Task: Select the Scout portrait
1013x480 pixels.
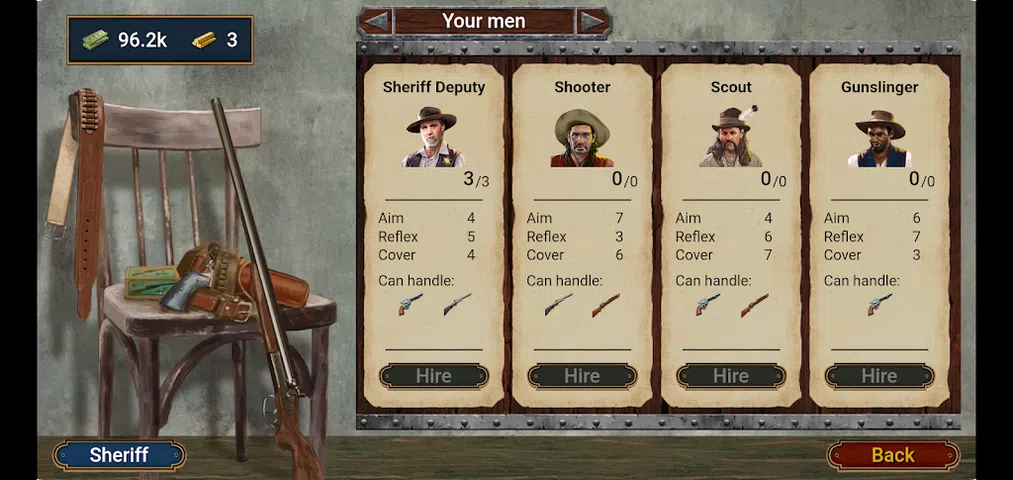Action: click(731, 136)
